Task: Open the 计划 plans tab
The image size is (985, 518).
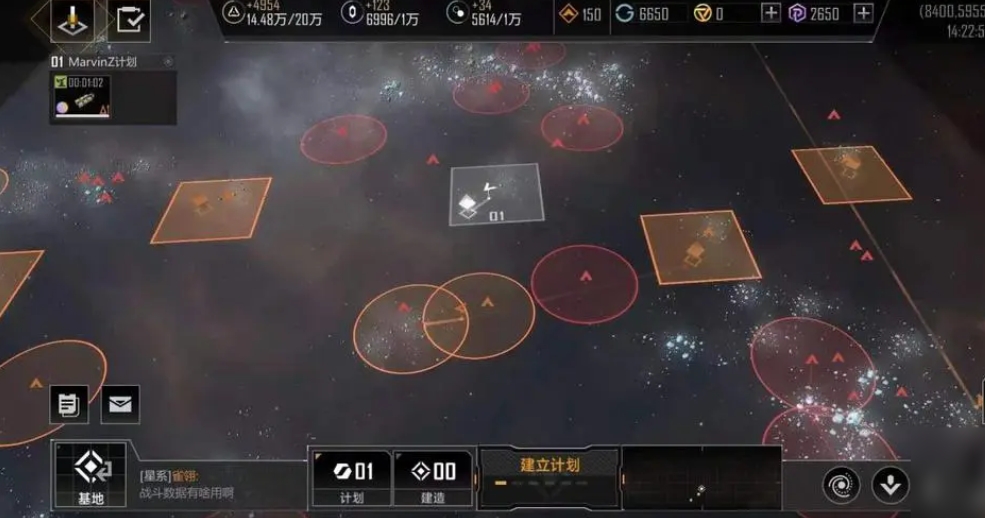Action: pyautogui.click(x=350, y=478)
